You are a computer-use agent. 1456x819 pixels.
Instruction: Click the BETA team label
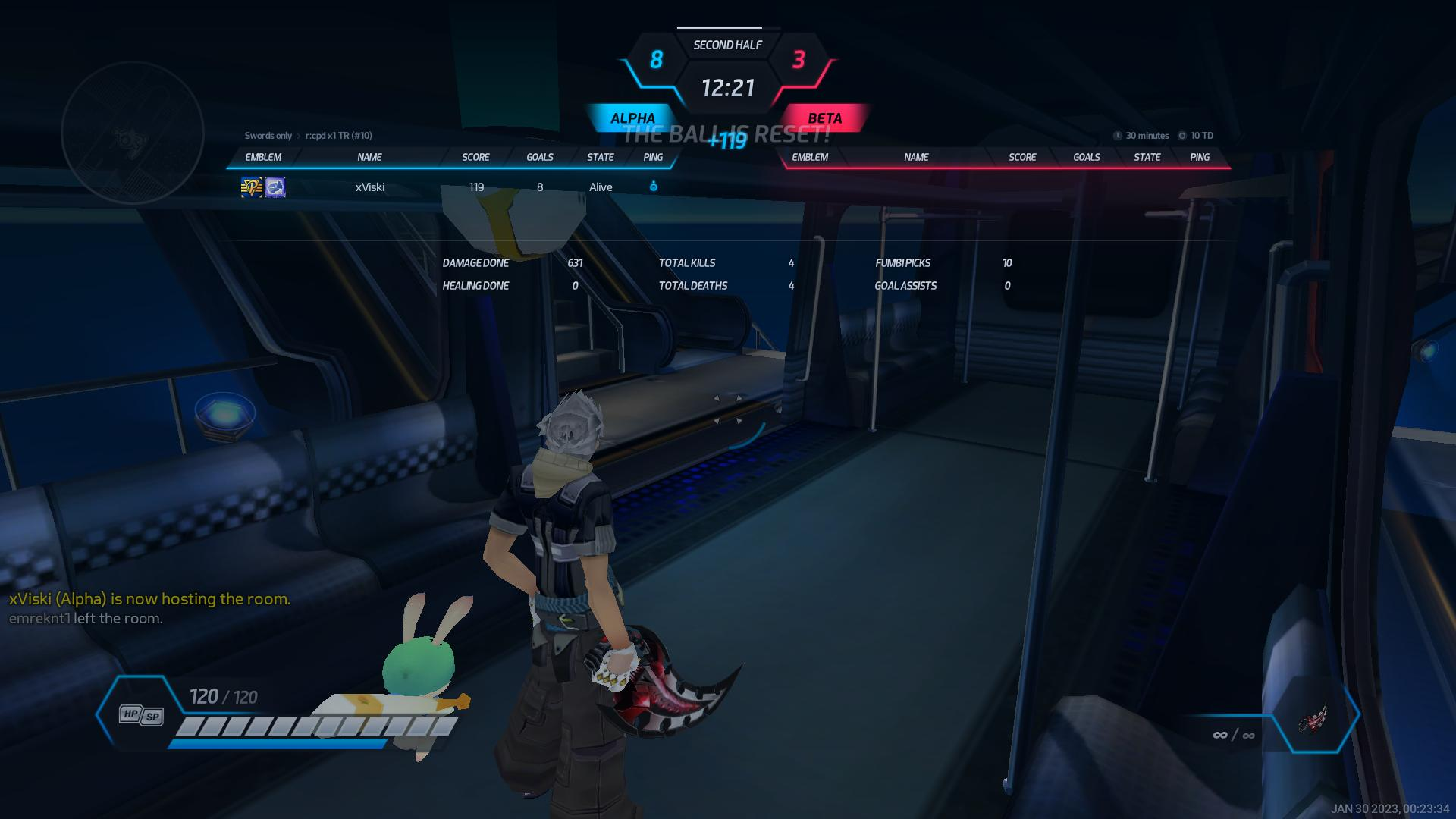pyautogui.click(x=824, y=118)
